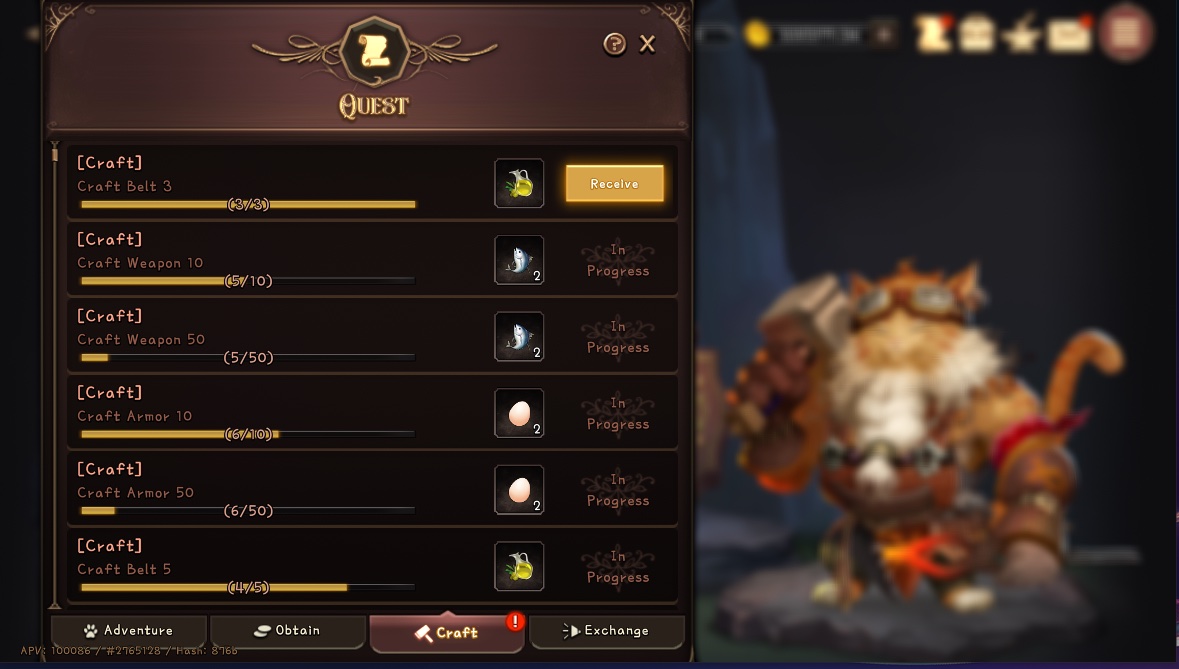Close the Quest window
Screen dimensions: 1179x669
coord(647,44)
